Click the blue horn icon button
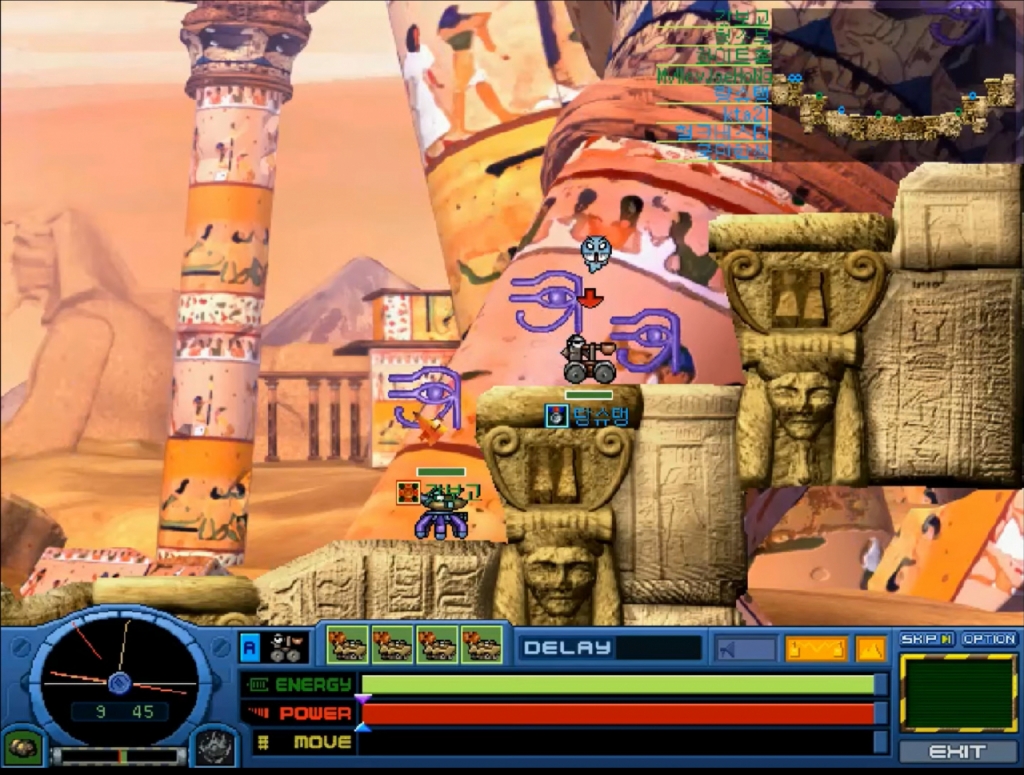Viewport: 1024px width, 775px height. click(745, 649)
